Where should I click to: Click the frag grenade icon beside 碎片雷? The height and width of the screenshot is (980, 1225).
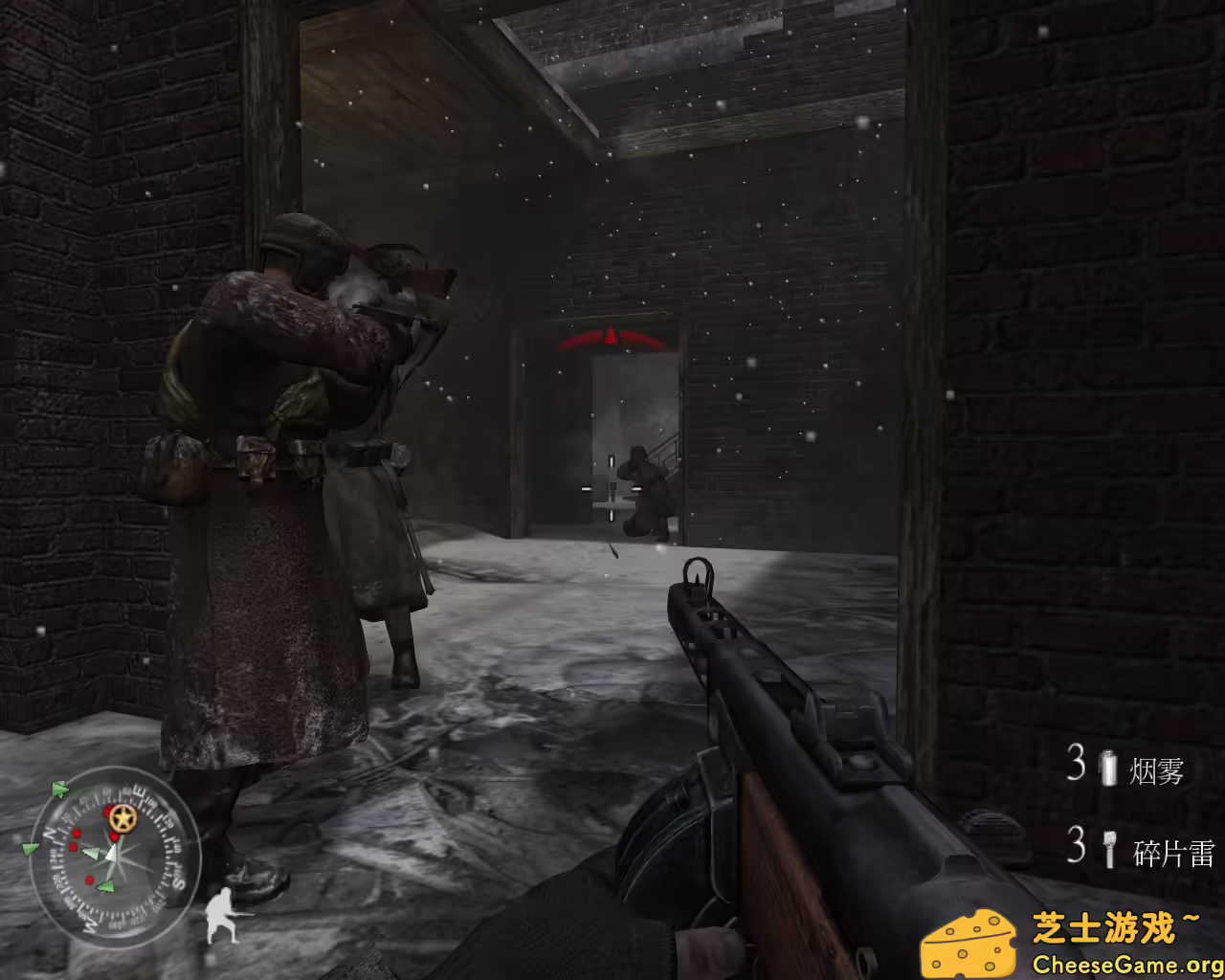point(1109,849)
